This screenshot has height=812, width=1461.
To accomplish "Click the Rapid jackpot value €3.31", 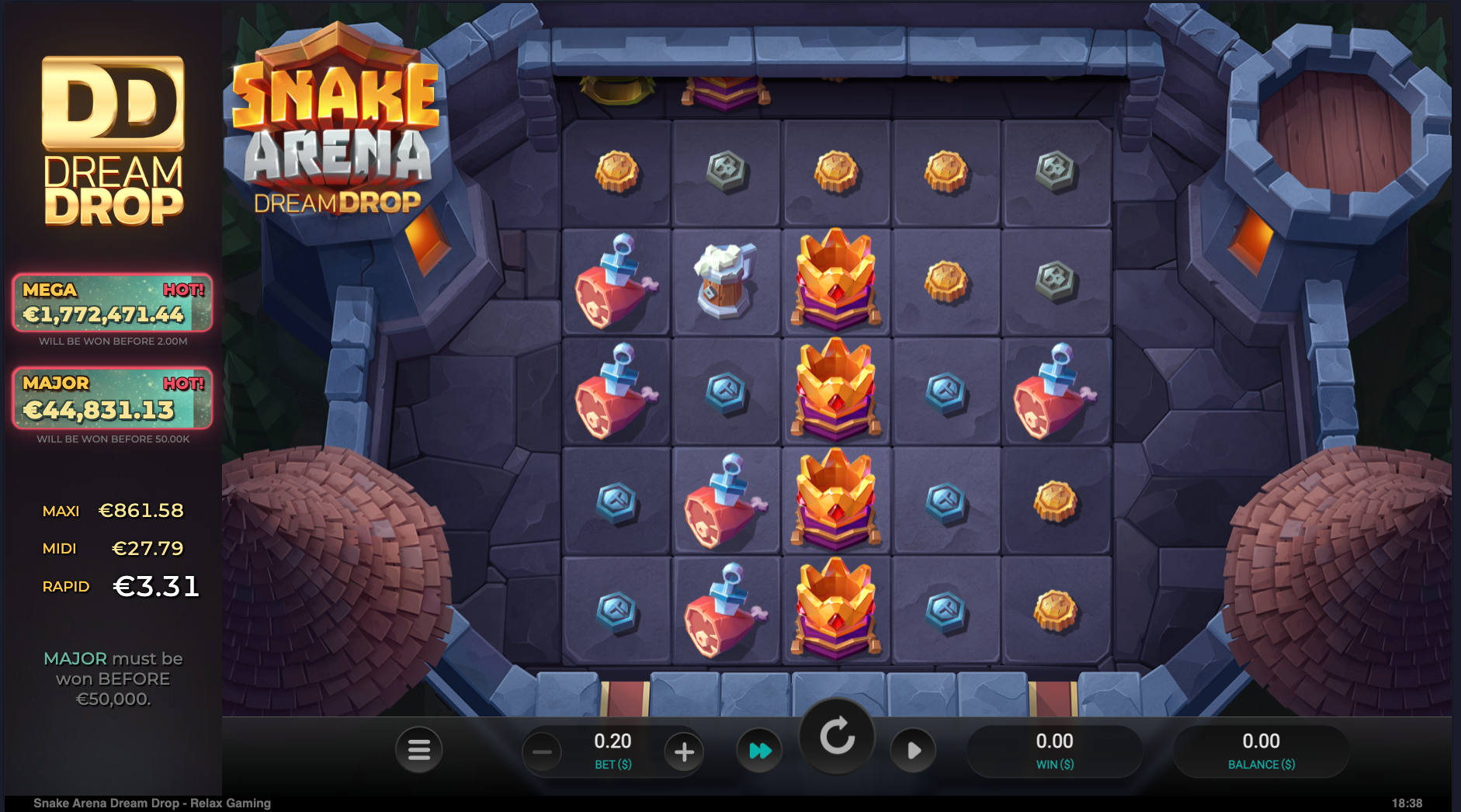I will pos(157,588).
